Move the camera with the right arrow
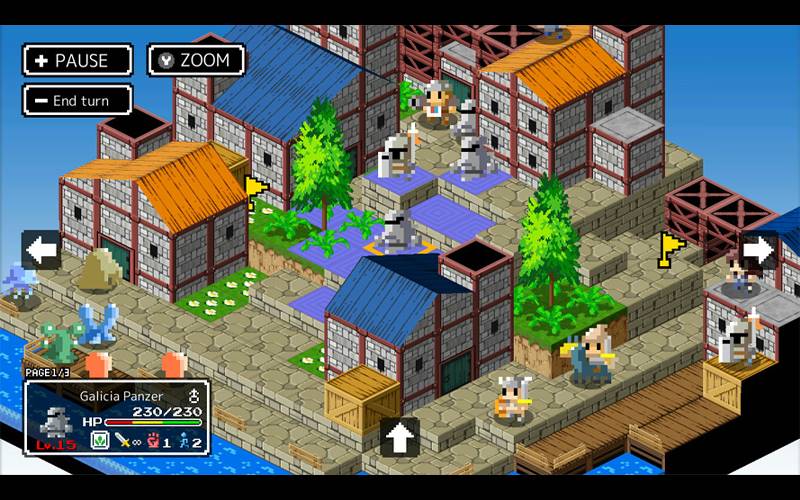This screenshot has height=500, width=800. pyautogui.click(x=759, y=249)
